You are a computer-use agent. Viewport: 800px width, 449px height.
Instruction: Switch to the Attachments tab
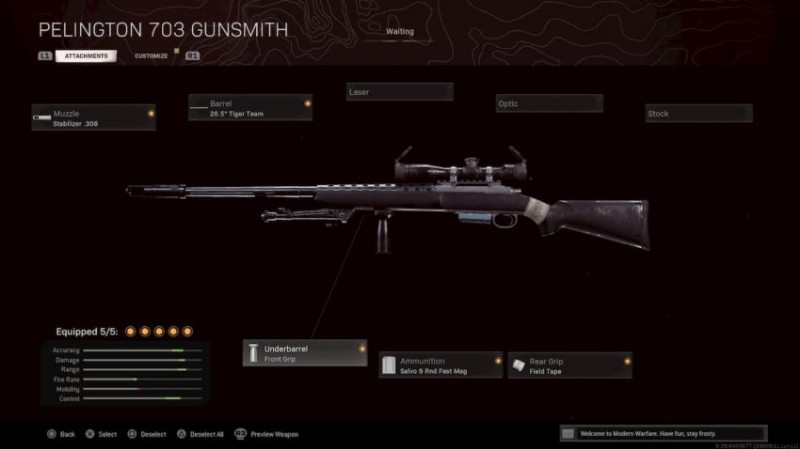(x=85, y=56)
